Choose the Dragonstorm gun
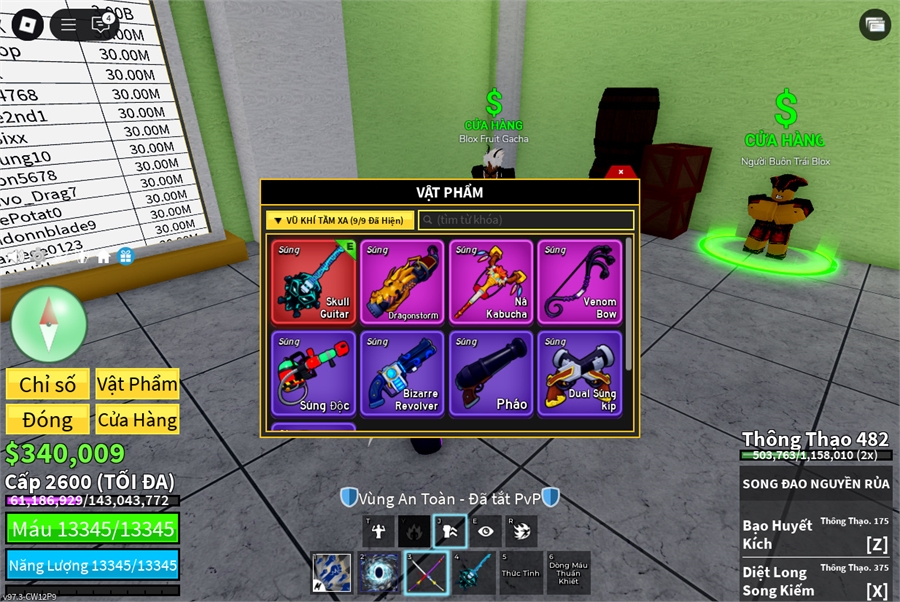This screenshot has height=602, width=900. pos(402,281)
